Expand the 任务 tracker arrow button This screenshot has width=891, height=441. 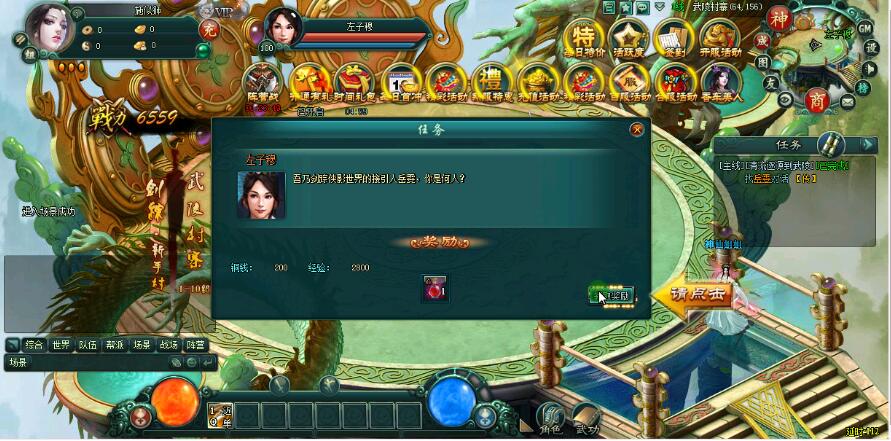tap(868, 145)
